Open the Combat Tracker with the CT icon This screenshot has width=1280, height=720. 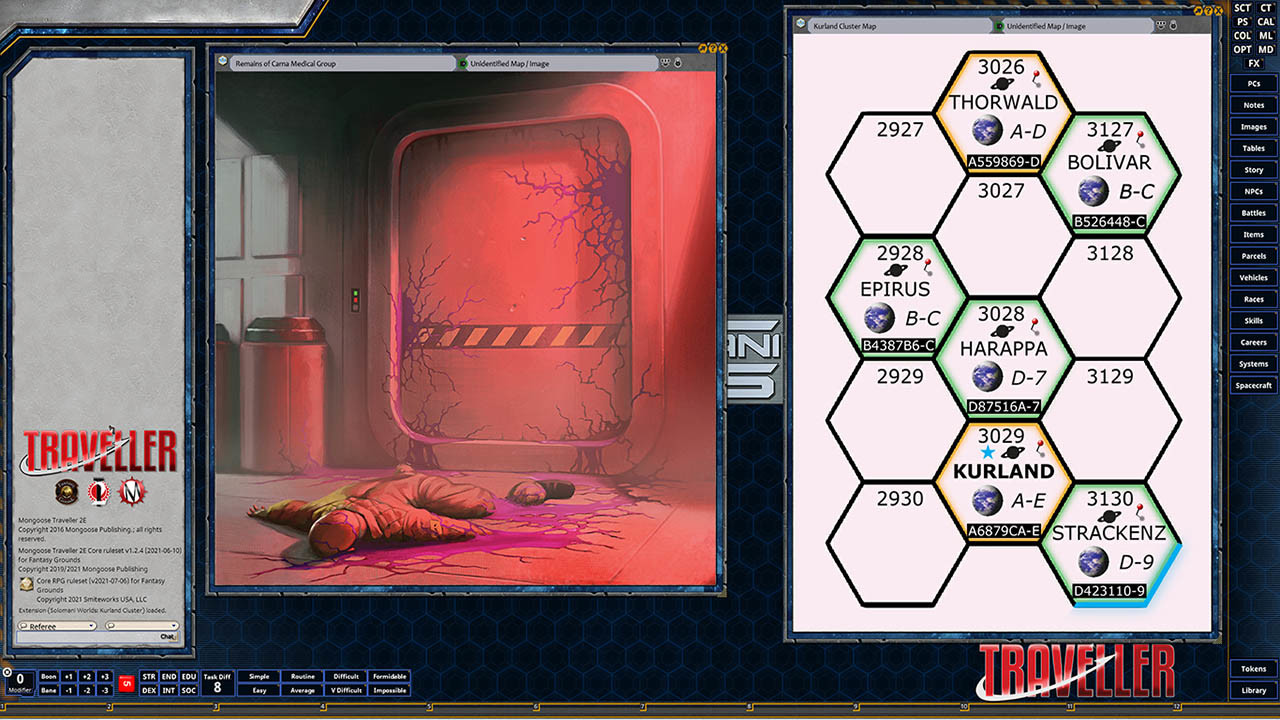point(1266,7)
